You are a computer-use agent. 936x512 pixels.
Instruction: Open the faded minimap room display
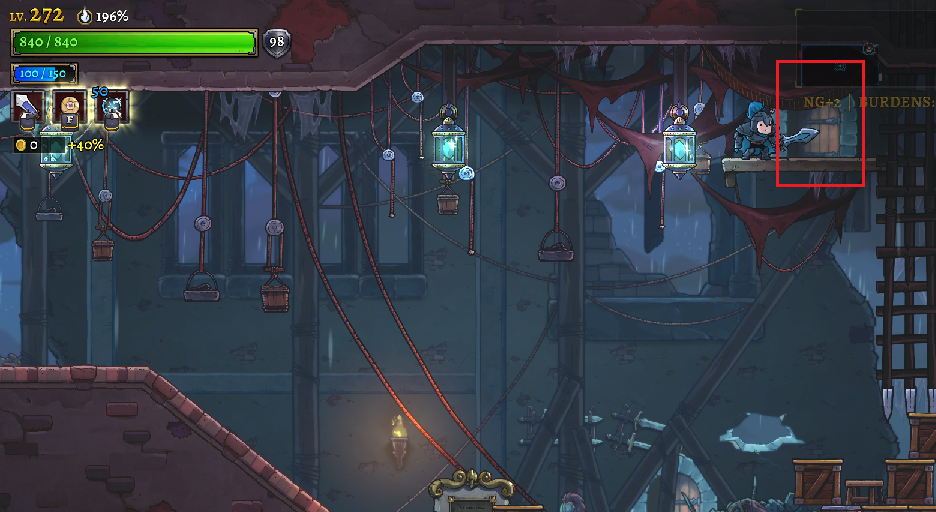840,66
